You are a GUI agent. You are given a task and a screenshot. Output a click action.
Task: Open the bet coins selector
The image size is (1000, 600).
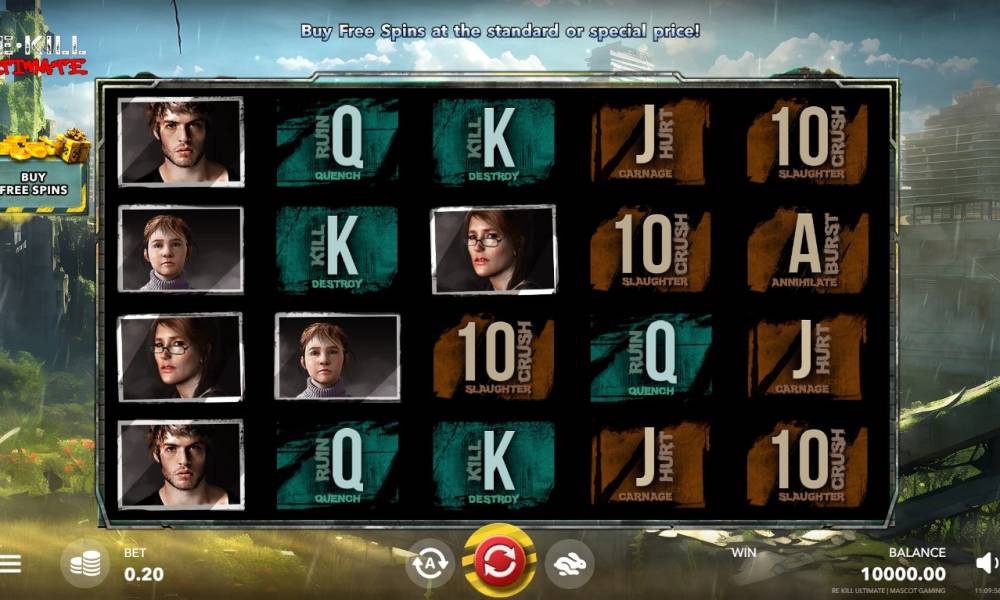(85, 564)
